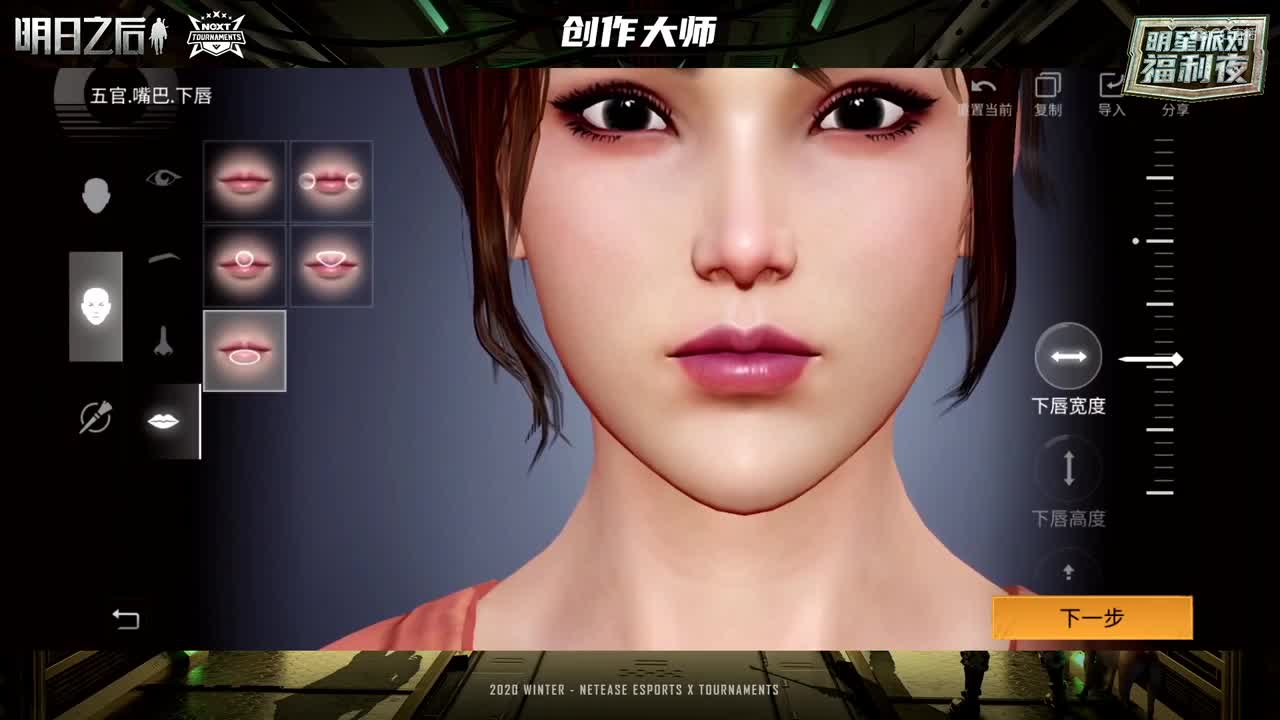
Task: Click the back arrow at bottom left
Action: point(128,619)
